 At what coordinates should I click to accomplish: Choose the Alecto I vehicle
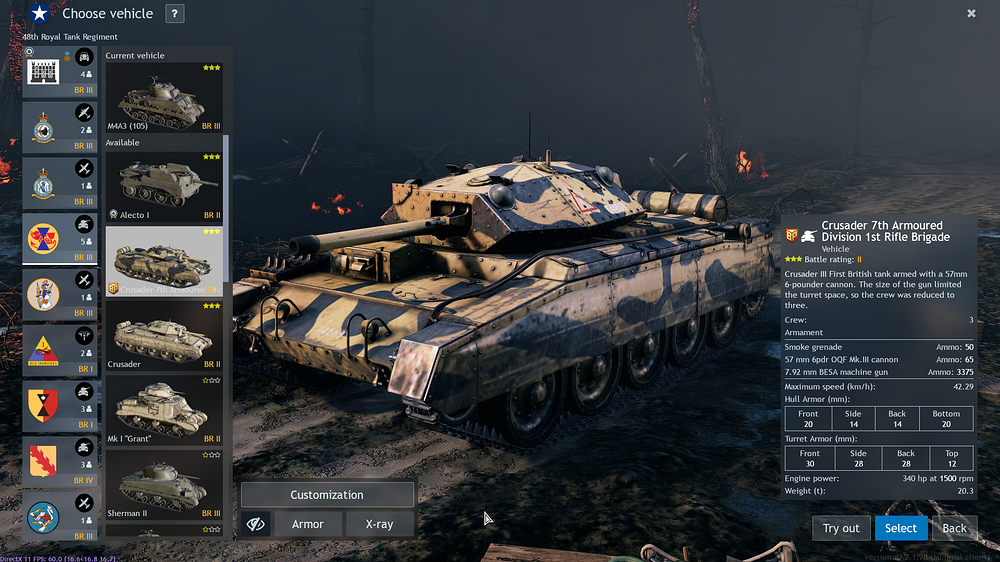165,187
